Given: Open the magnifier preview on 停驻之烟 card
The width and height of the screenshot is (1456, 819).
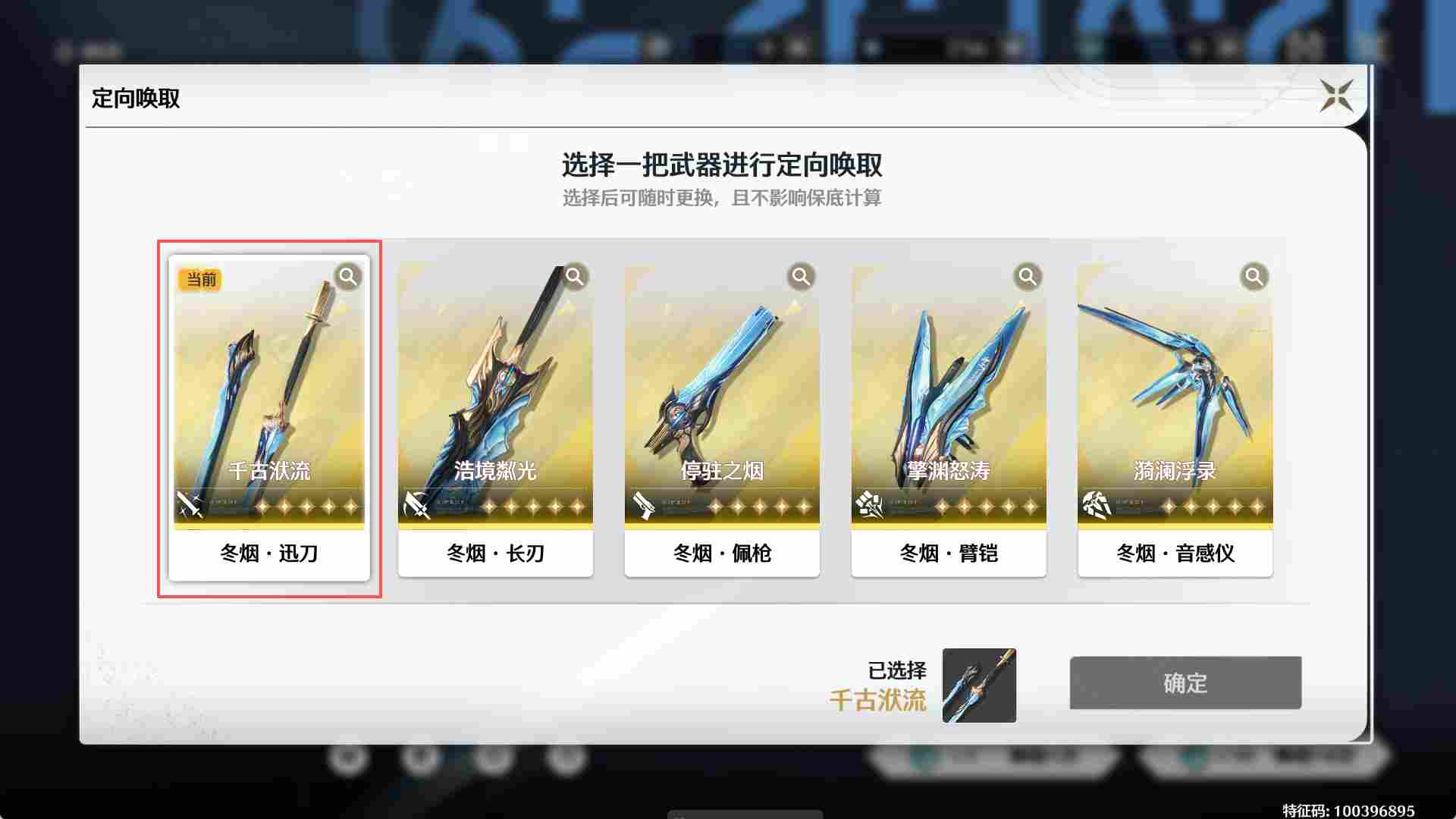Looking at the screenshot, I should [x=801, y=278].
